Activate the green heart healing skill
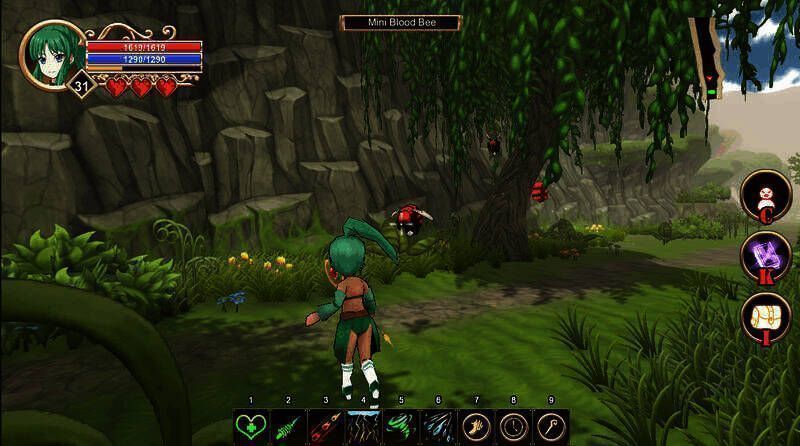The height and width of the screenshot is (446, 800). click(250, 425)
